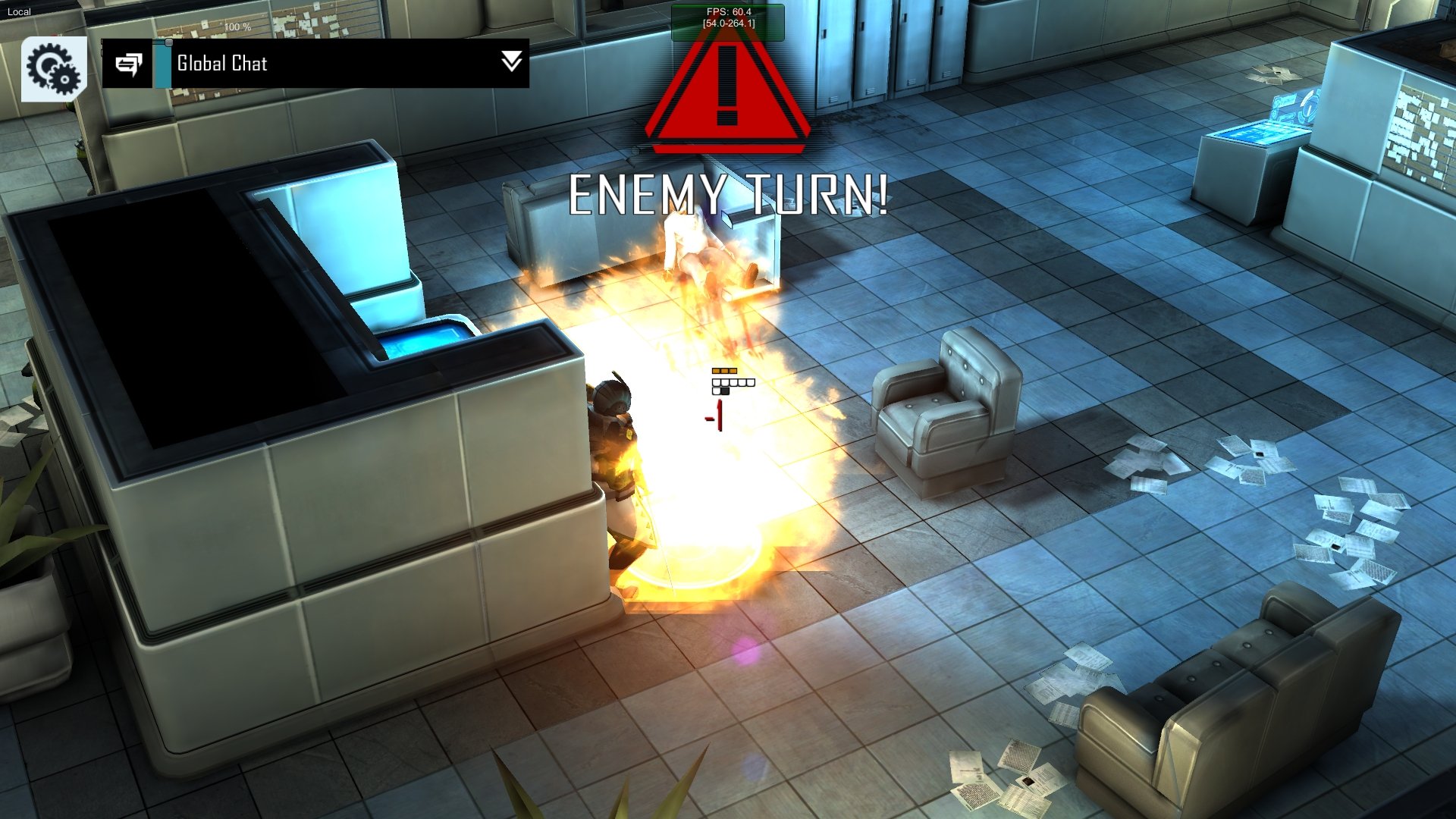Click the Local channel label top-left
The height and width of the screenshot is (819, 1456).
18,11
